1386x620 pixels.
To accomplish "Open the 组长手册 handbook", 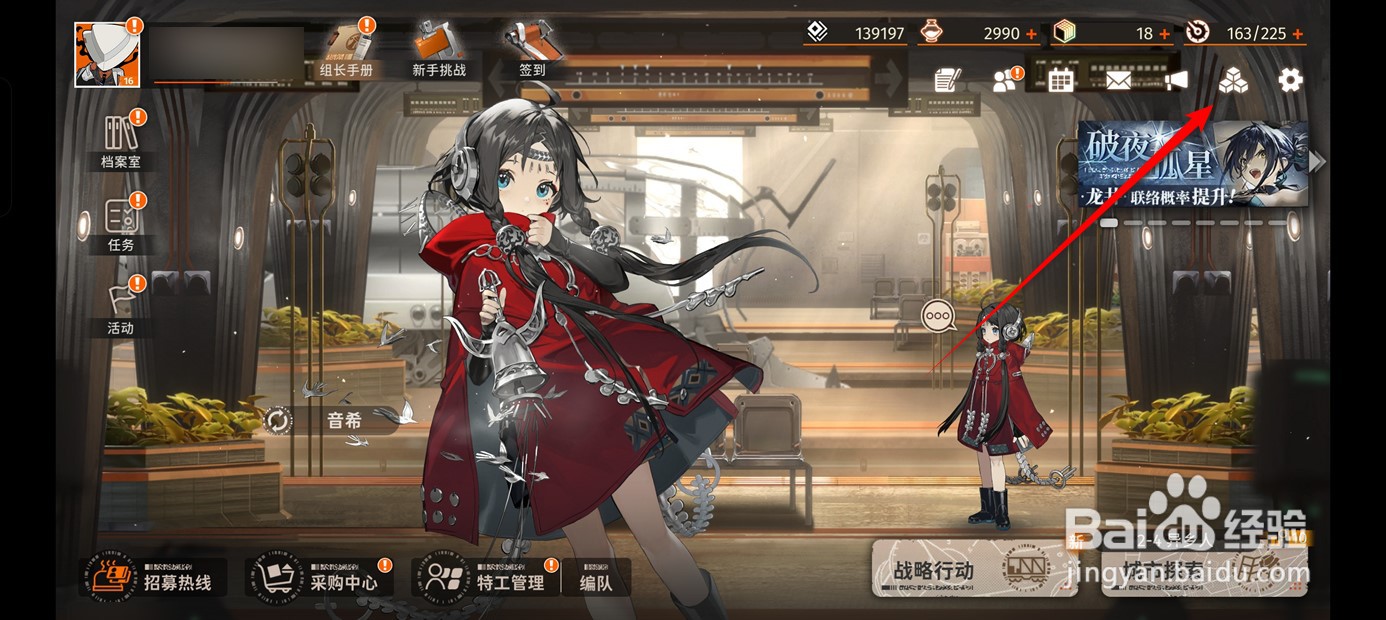I will tap(345, 51).
